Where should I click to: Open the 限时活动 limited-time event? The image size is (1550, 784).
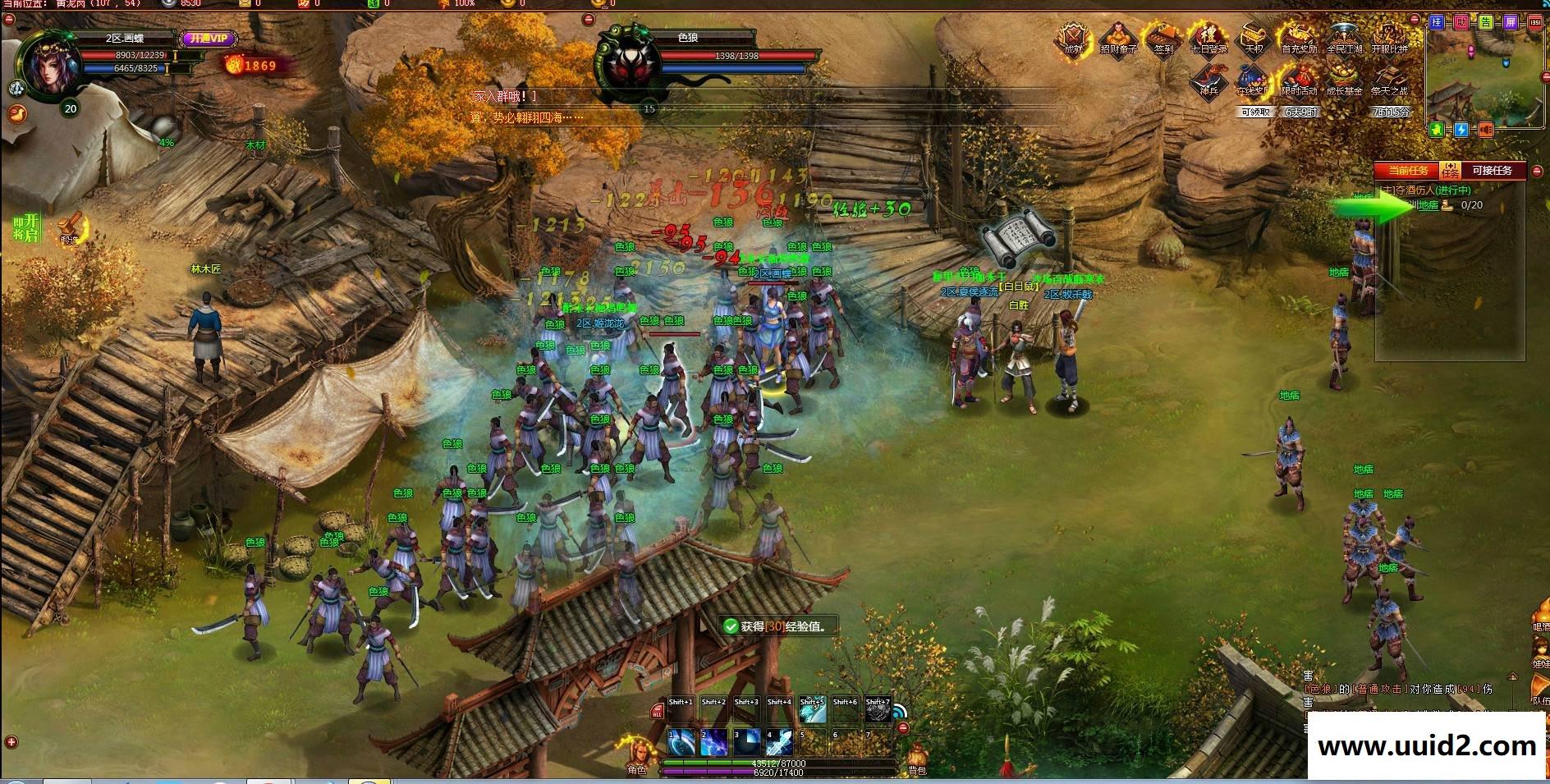[x=1299, y=80]
